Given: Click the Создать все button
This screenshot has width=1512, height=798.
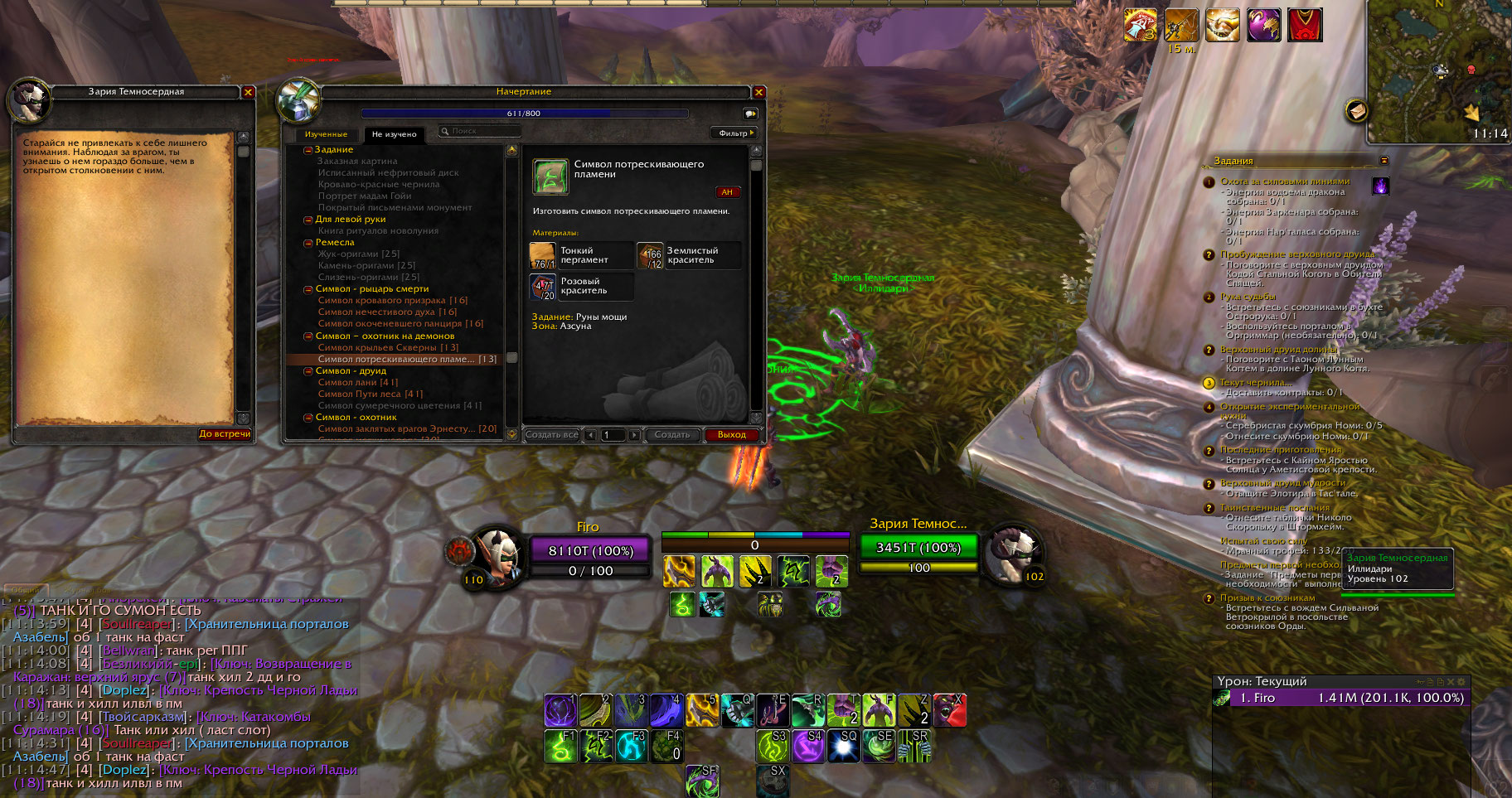Looking at the screenshot, I should [551, 435].
